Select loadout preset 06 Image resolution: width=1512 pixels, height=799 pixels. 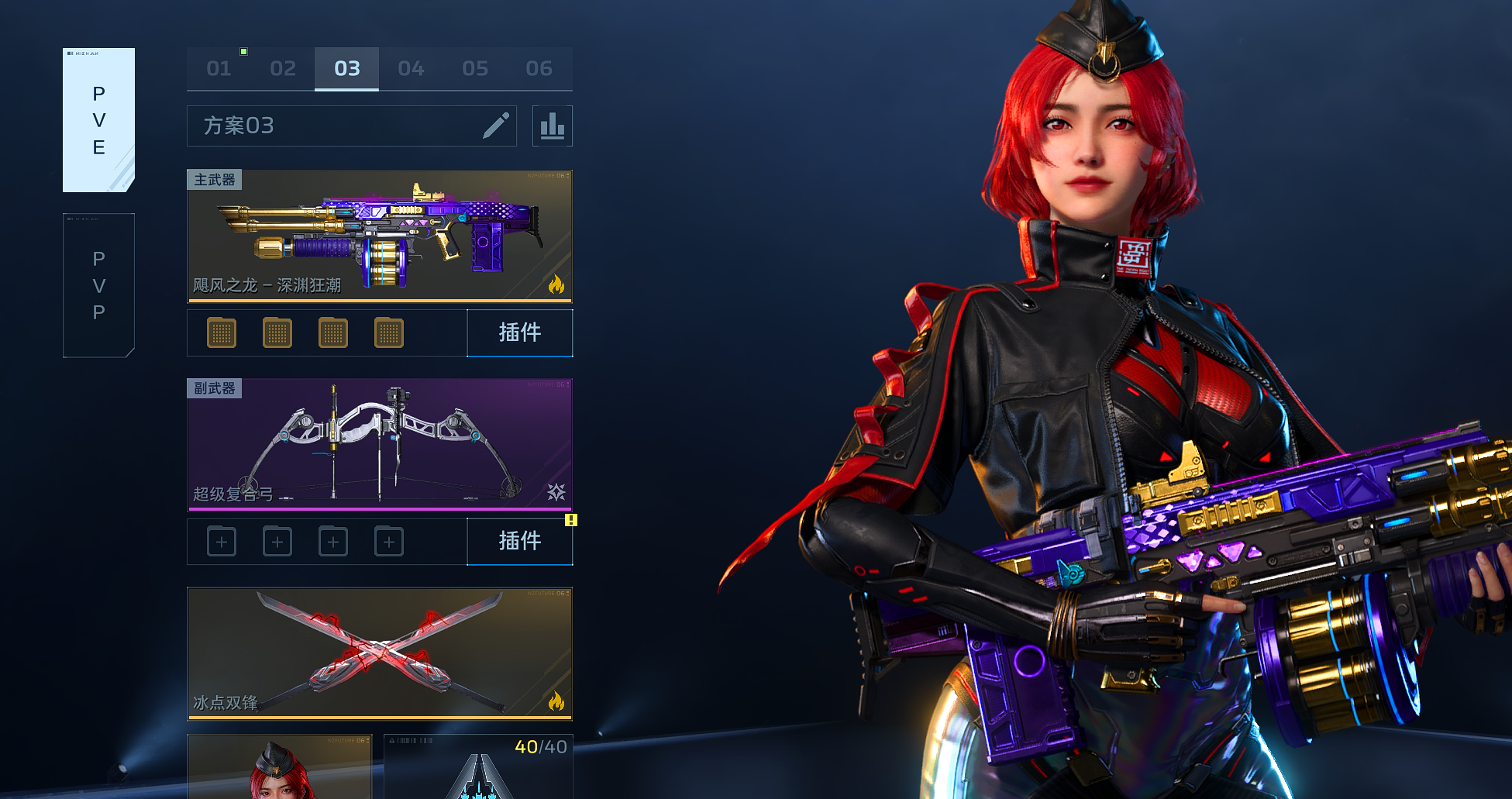click(539, 69)
